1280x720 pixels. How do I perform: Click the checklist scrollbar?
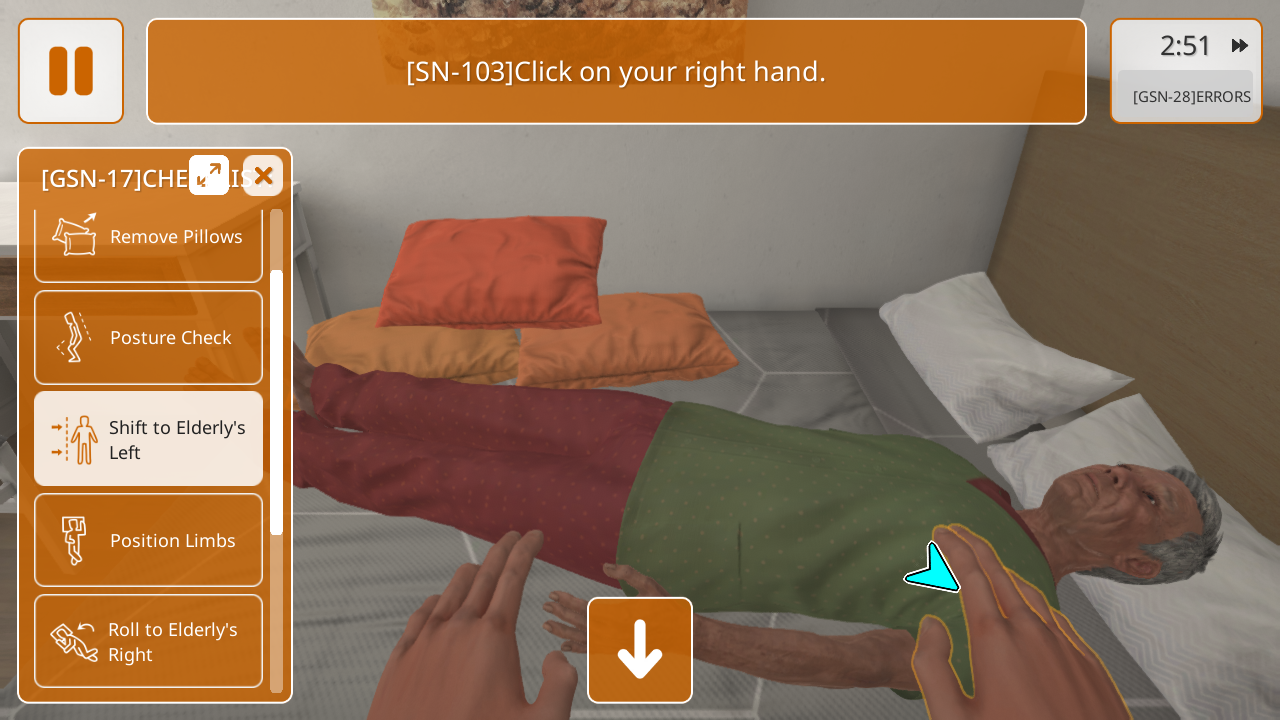276,400
